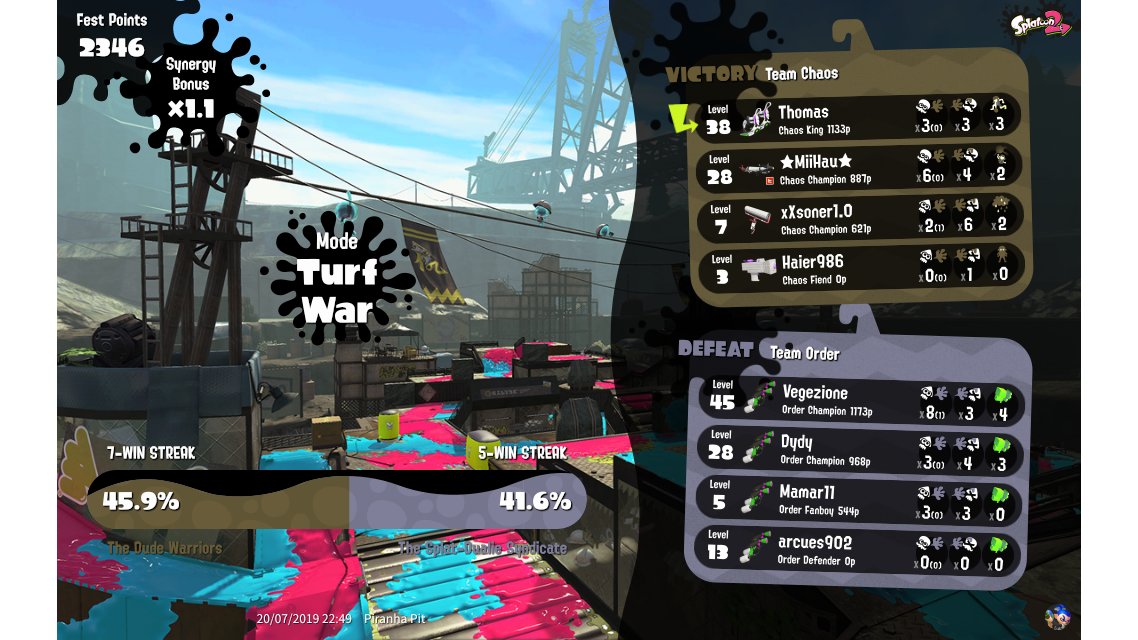The width and height of the screenshot is (1138, 640).
Task: Click the Splatoon 2 logo
Action: click(1040, 22)
